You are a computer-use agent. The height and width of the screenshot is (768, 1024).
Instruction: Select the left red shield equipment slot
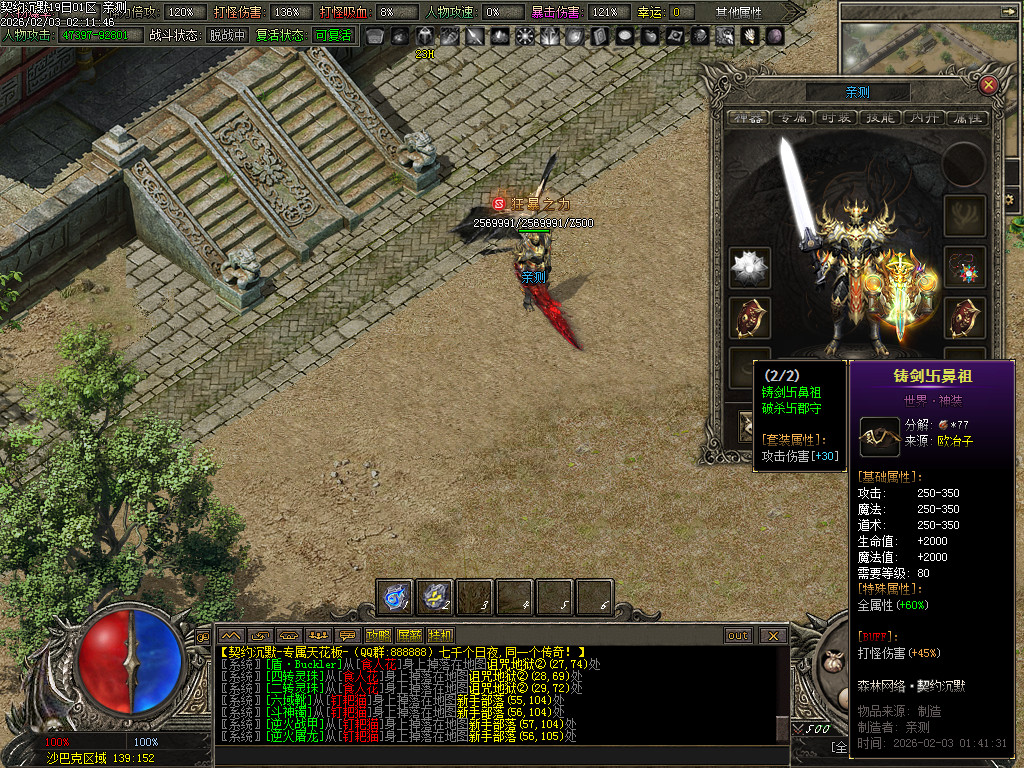pyautogui.click(x=749, y=317)
